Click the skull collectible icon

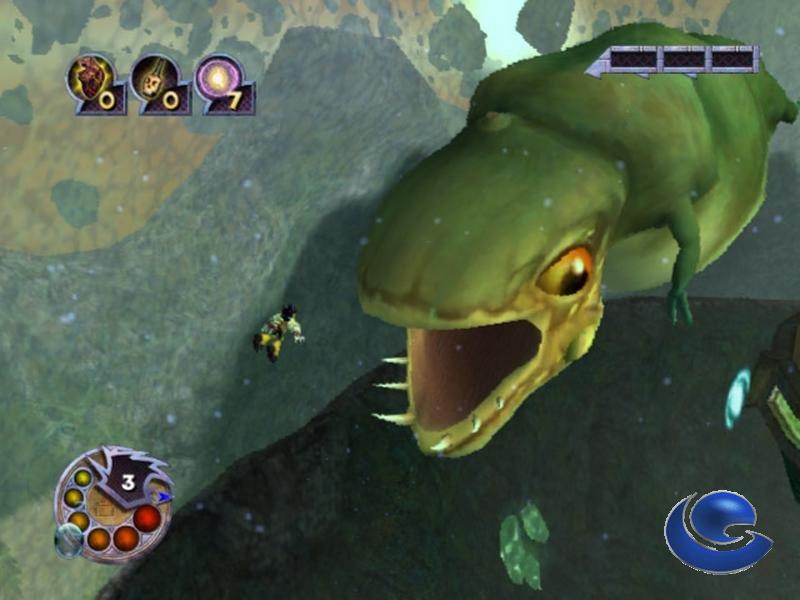153,79
